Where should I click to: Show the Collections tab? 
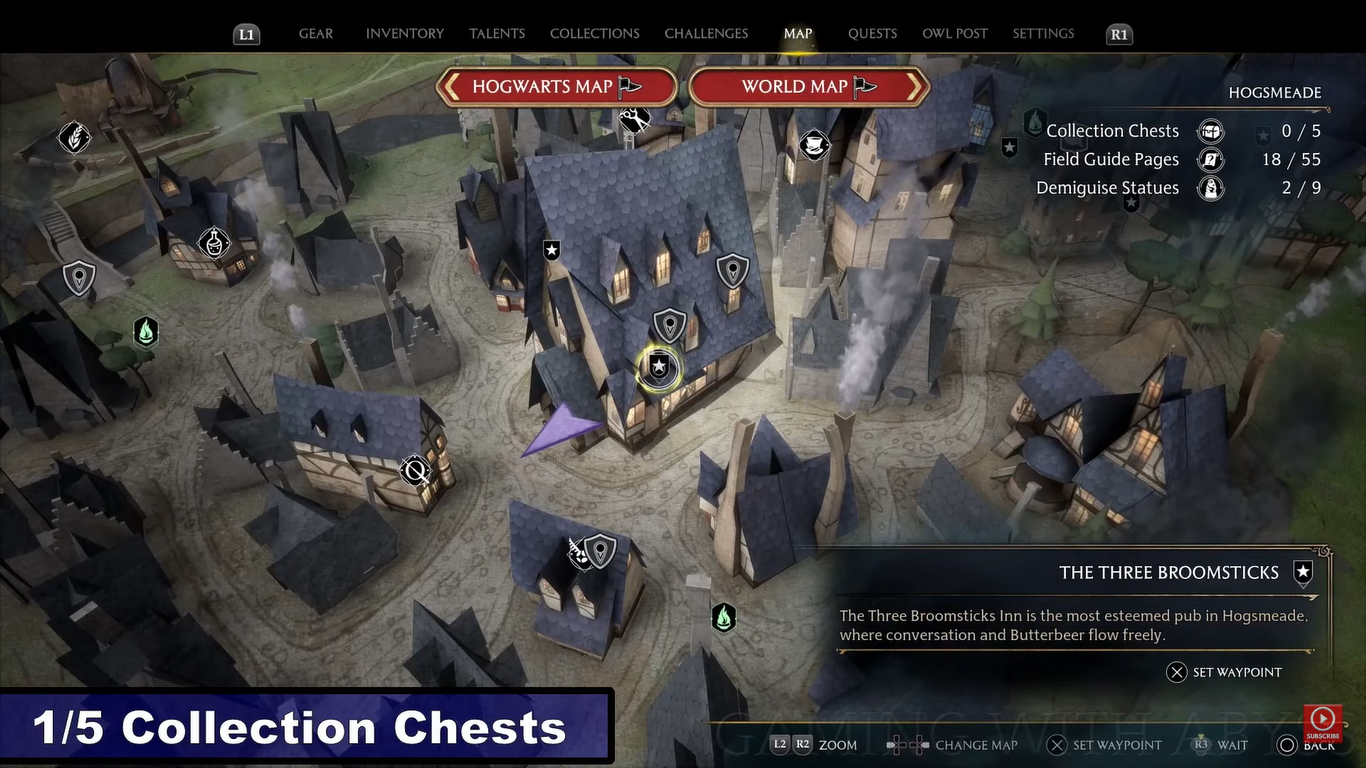[x=595, y=34]
